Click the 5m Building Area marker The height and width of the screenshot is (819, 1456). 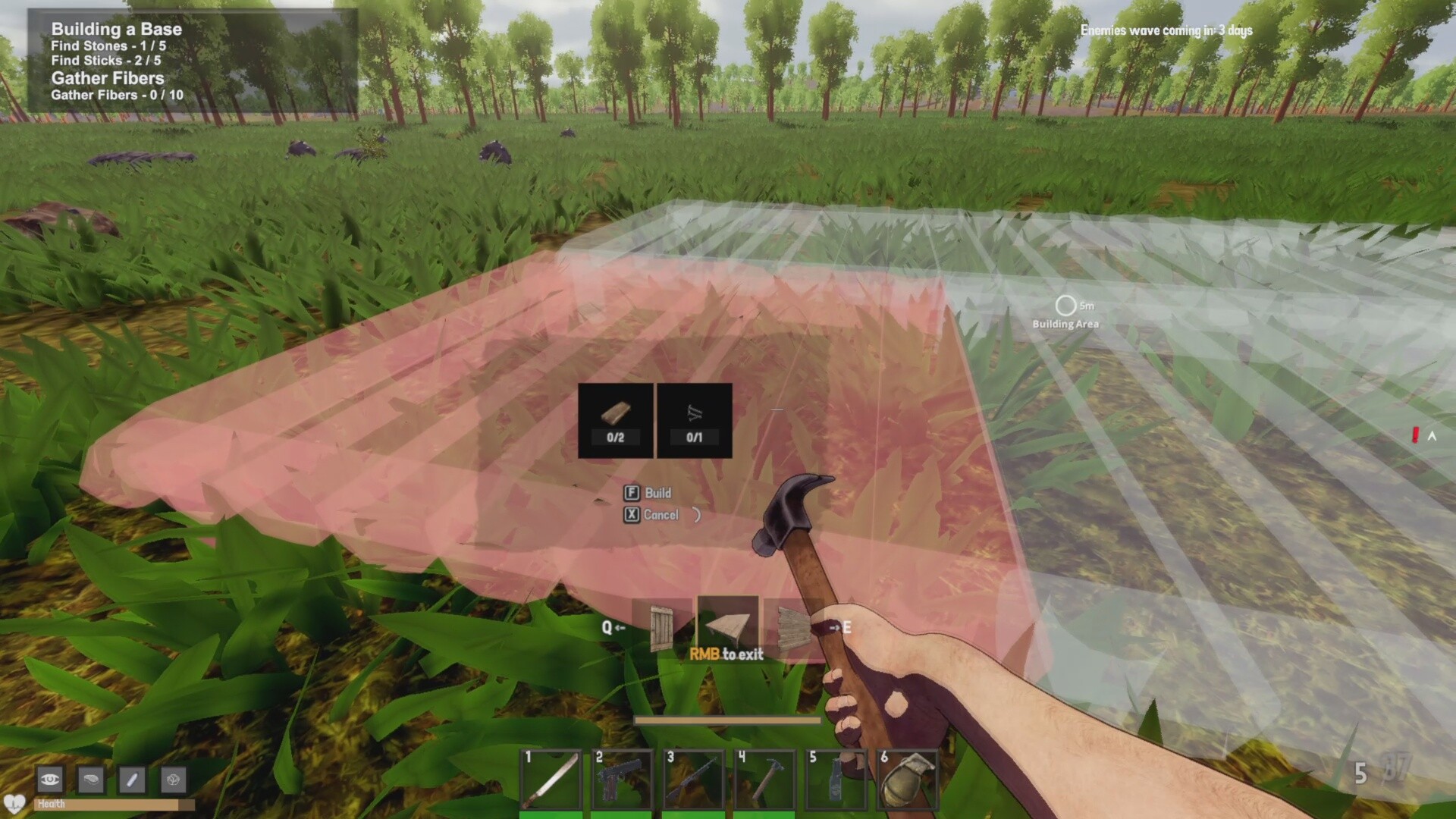pos(1067,312)
